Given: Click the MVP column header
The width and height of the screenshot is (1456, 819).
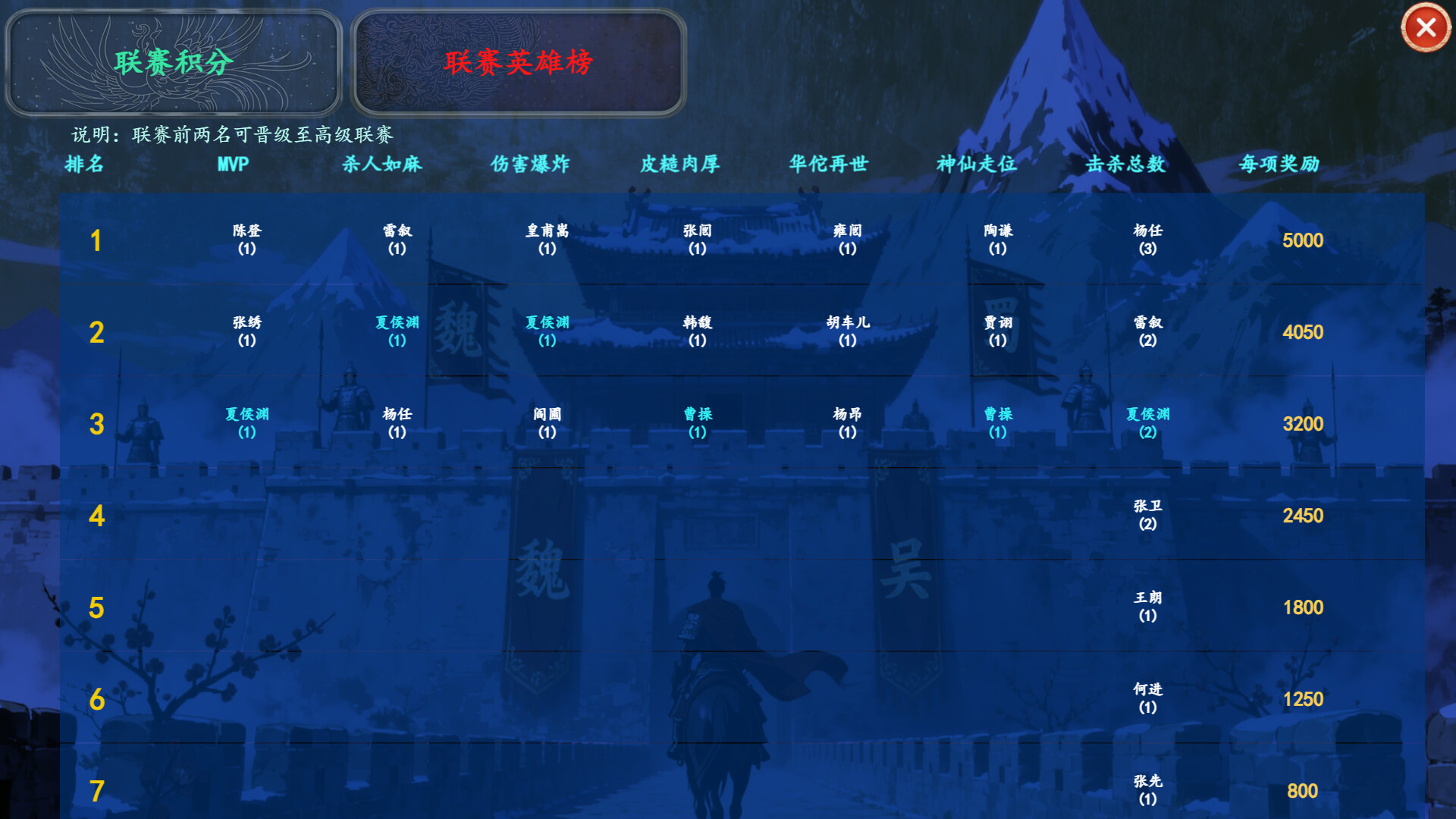Looking at the screenshot, I should coord(231,165).
